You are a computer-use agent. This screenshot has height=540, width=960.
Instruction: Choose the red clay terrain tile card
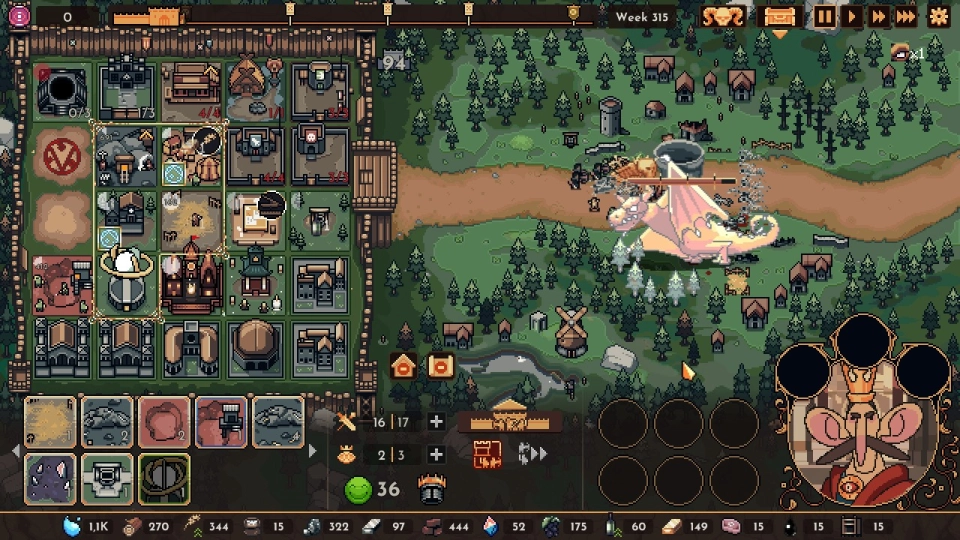click(x=163, y=422)
